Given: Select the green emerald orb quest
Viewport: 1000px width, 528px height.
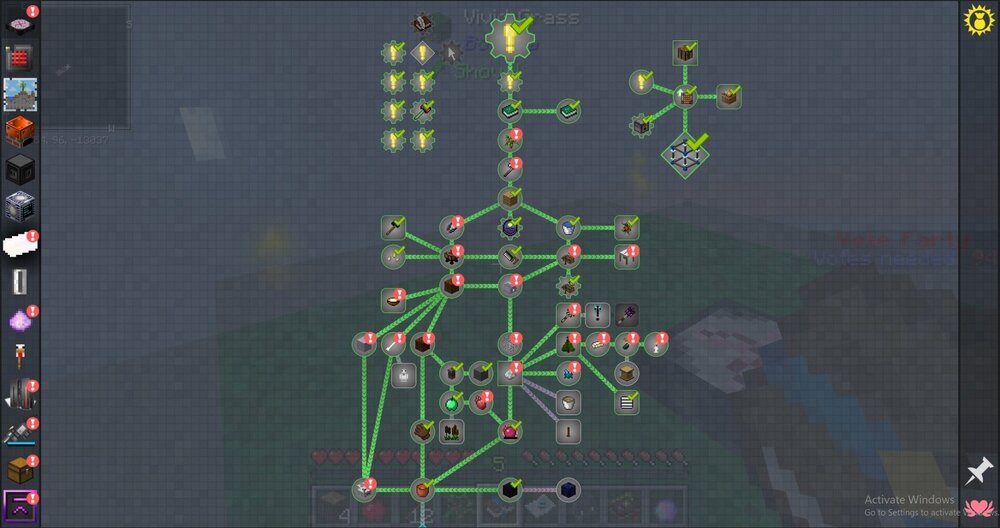Looking at the screenshot, I should click(x=452, y=403).
